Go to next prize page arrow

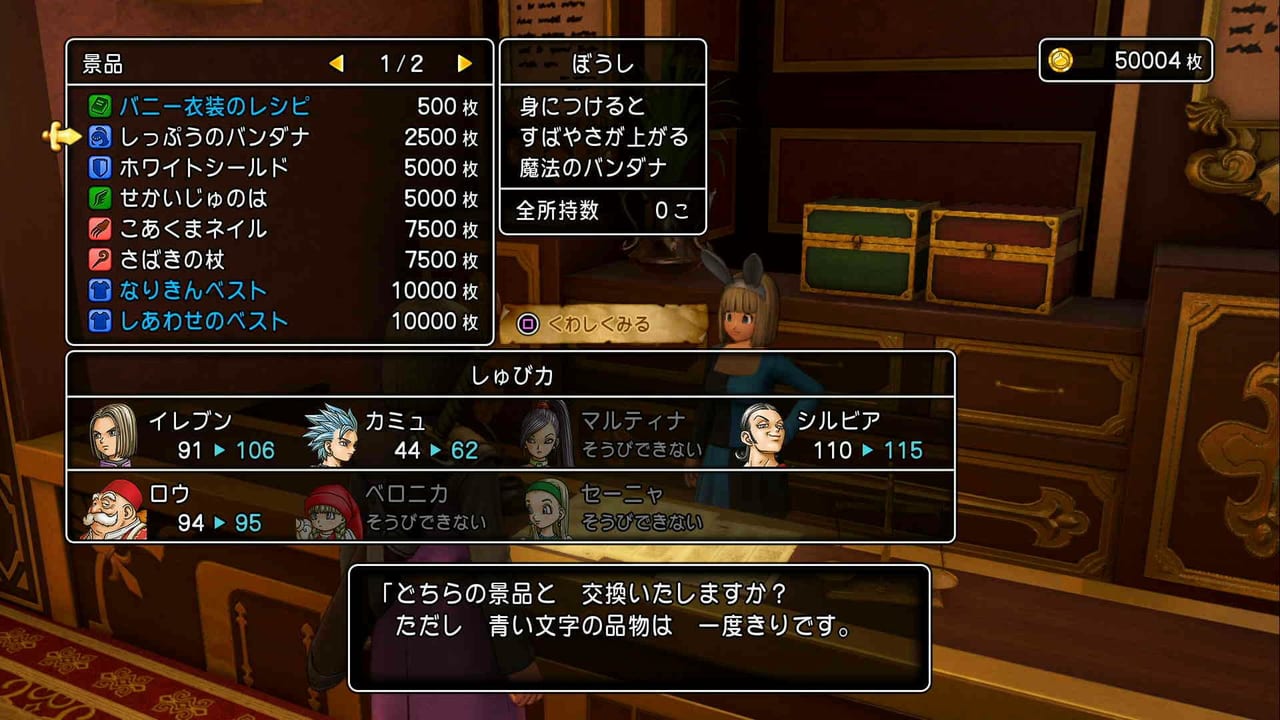pyautogui.click(x=464, y=64)
